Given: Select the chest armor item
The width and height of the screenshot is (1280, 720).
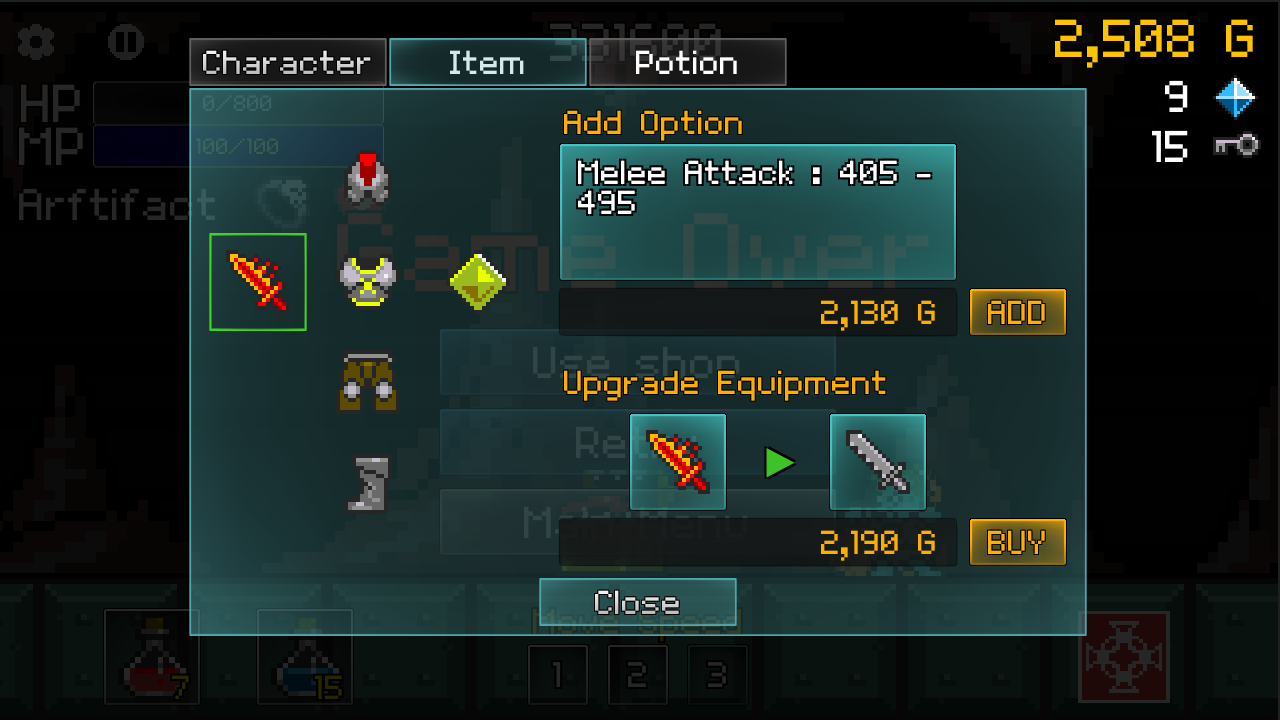Looking at the screenshot, I should [x=366, y=280].
